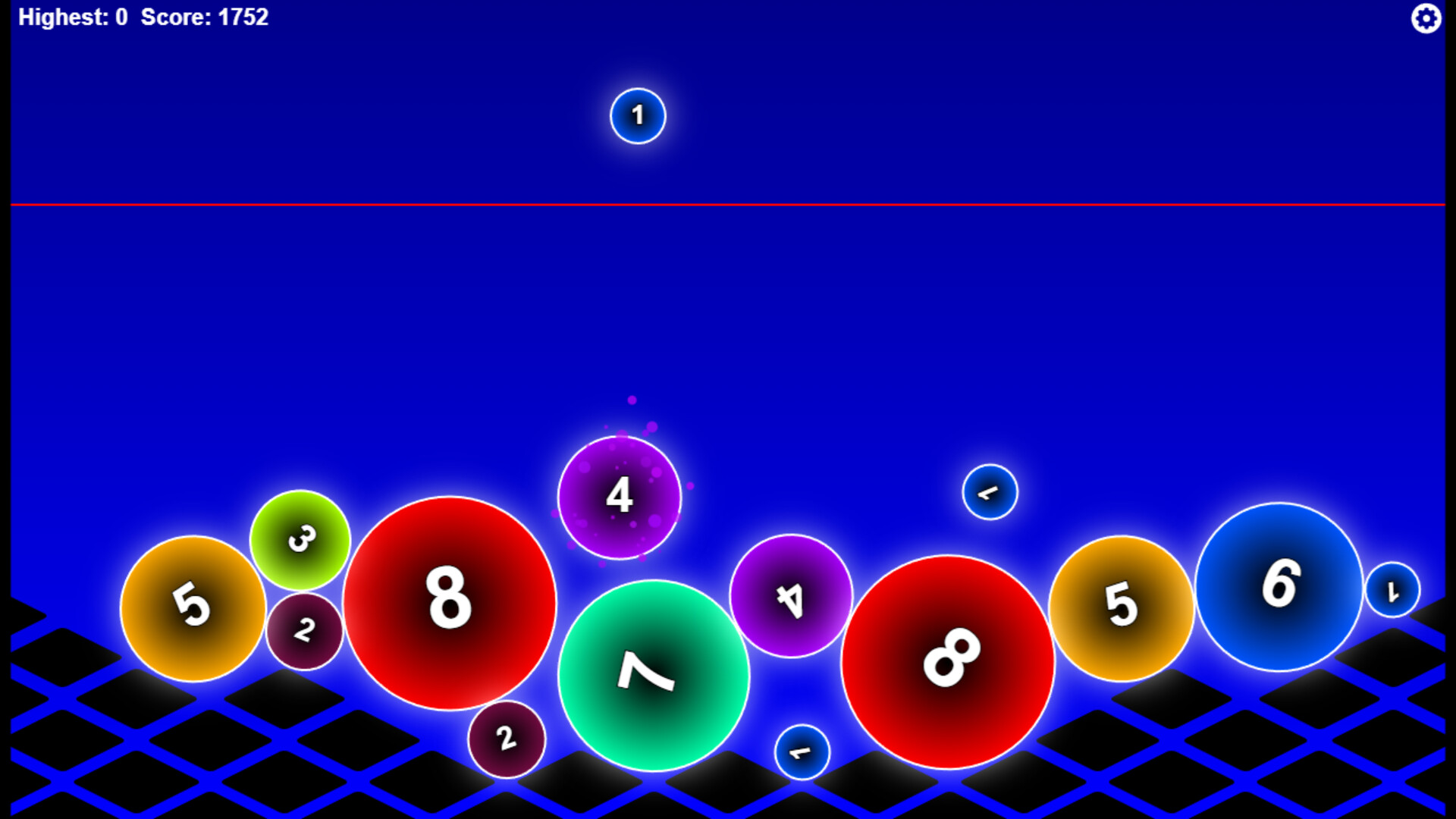
Task: Click the orange 5 ball on the right side
Action: tap(1120, 607)
